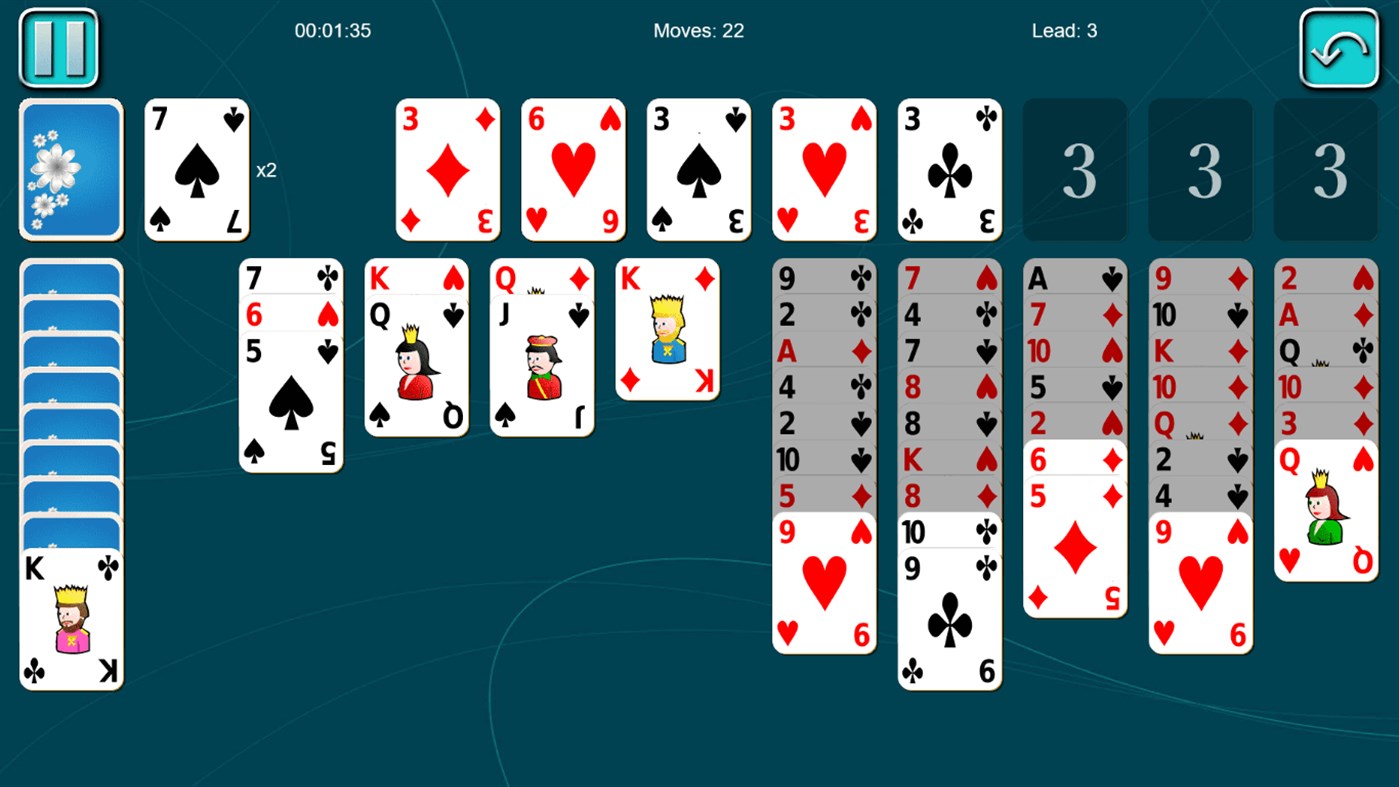Click the 6 of Hearts foundation pile
Screen dimensions: 1399x787
(x=572, y=168)
